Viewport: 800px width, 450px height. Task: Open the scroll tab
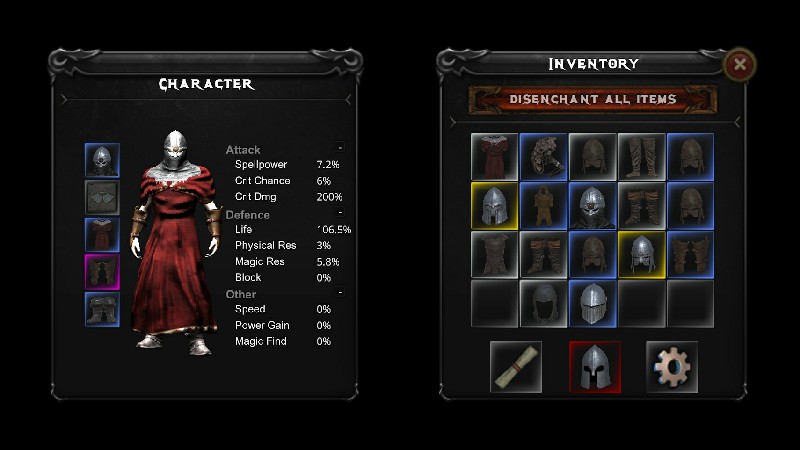point(516,366)
